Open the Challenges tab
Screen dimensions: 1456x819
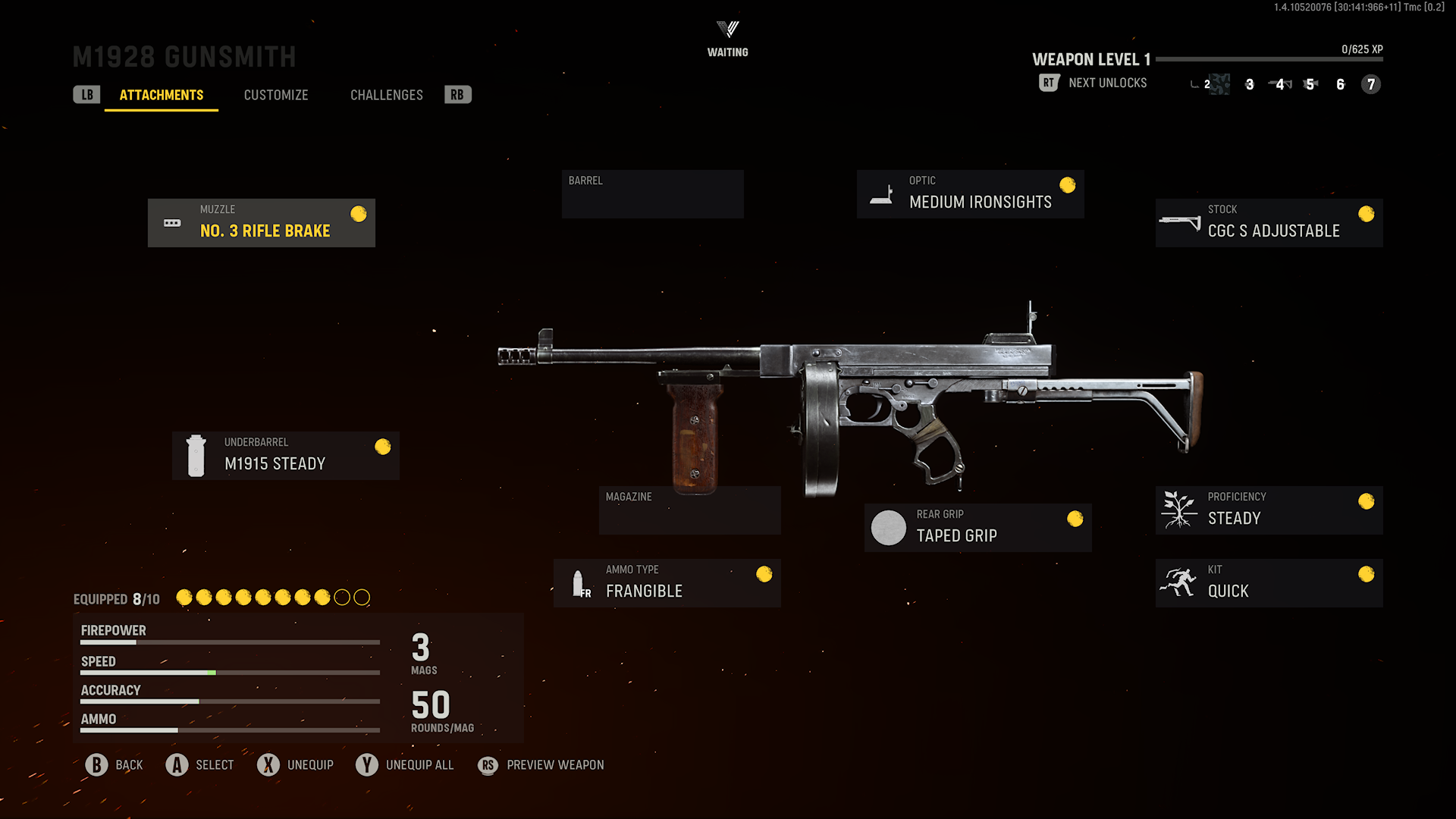(386, 94)
